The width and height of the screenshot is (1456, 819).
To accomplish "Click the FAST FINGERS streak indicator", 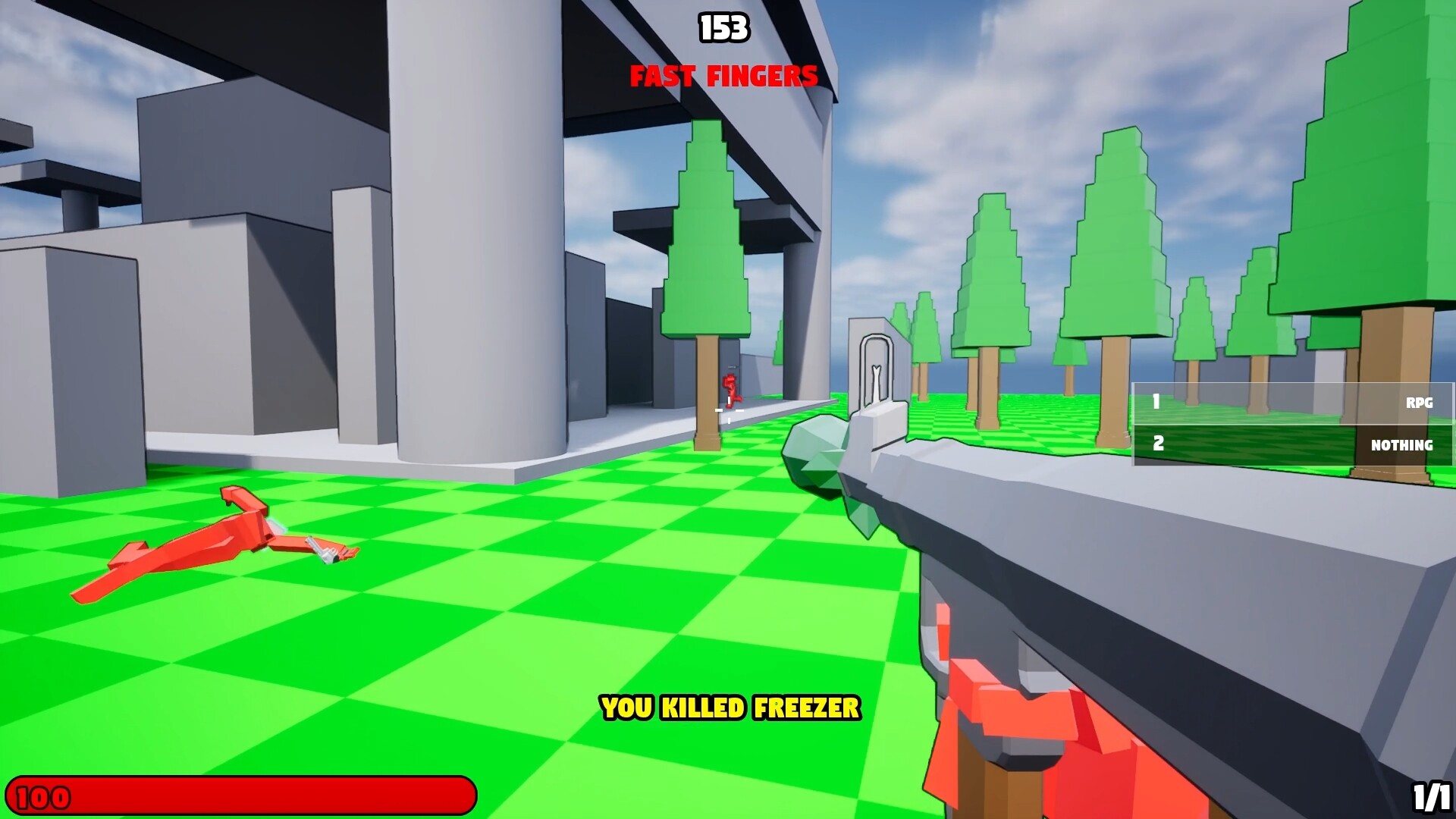I will coord(723,76).
